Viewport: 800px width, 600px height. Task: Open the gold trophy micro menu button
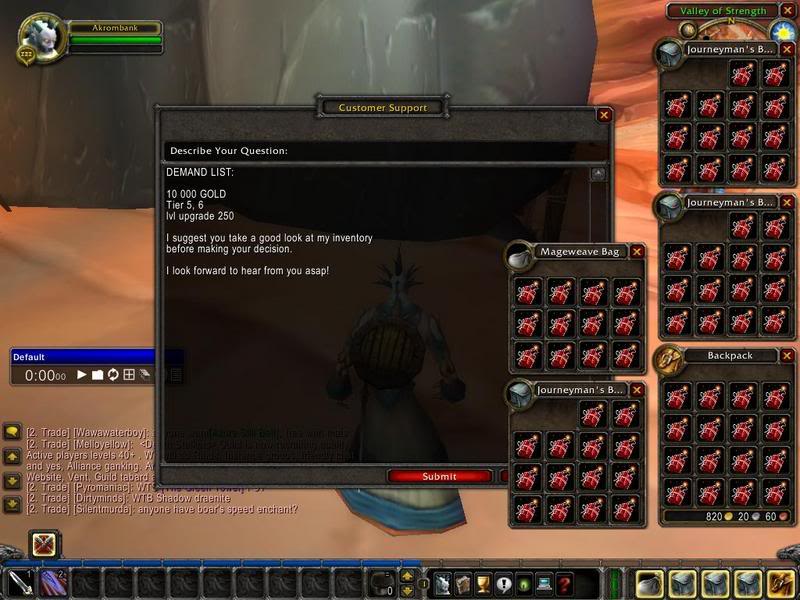(480, 583)
